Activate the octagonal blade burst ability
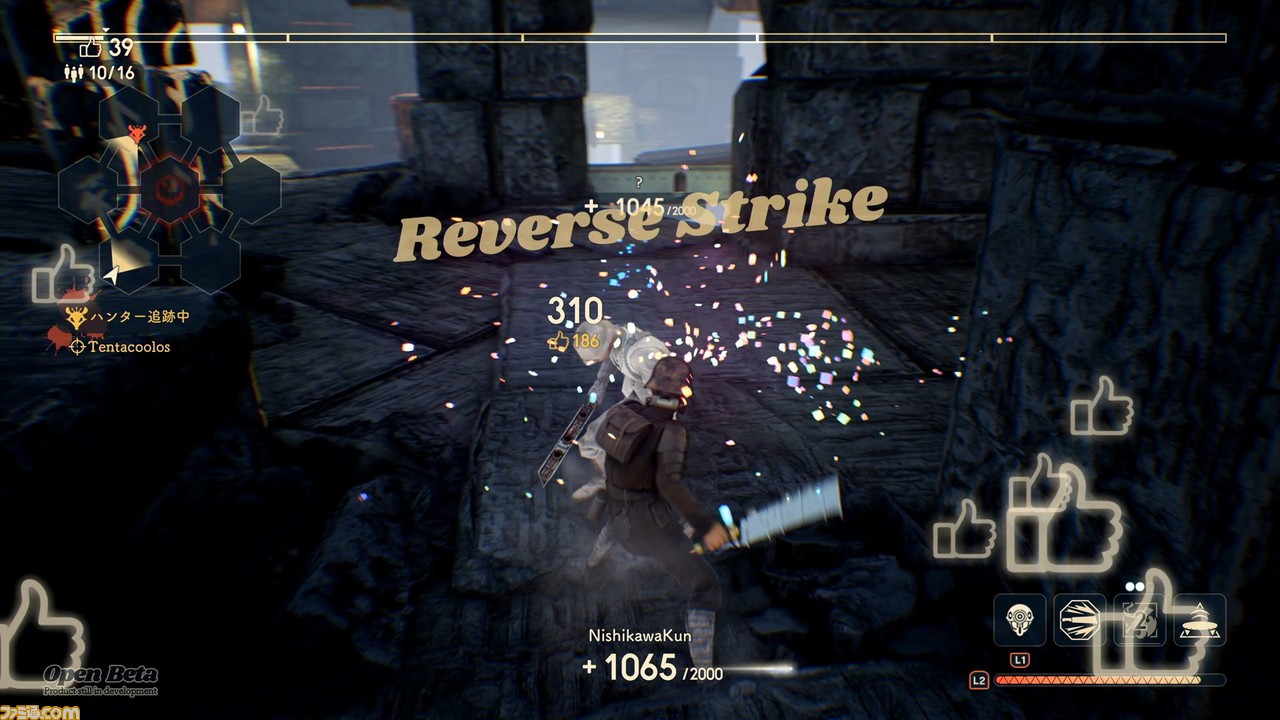This screenshot has height=720, width=1280. 1079,620
